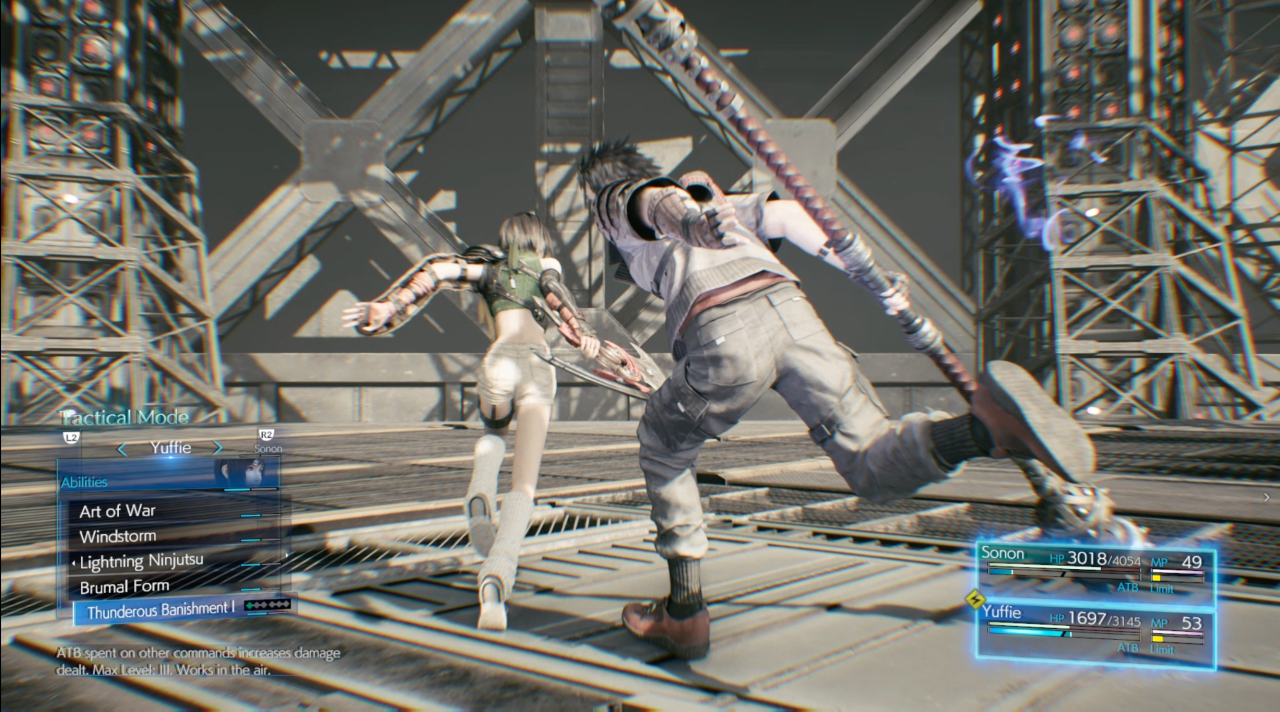Click the left arrow beside Yuffie's name
1280x712 pixels.
122,449
